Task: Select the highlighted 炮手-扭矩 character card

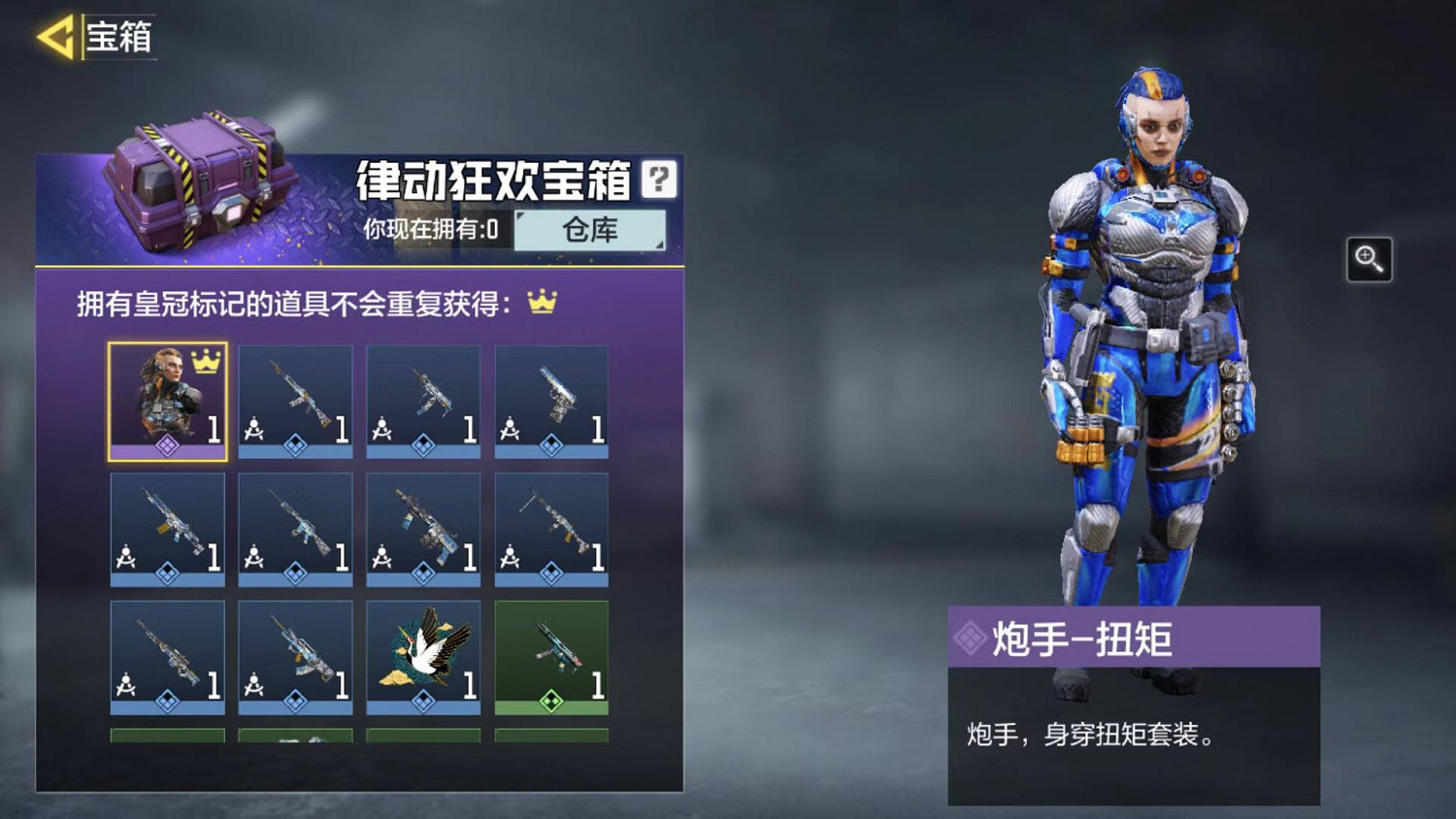Action: pos(167,398)
